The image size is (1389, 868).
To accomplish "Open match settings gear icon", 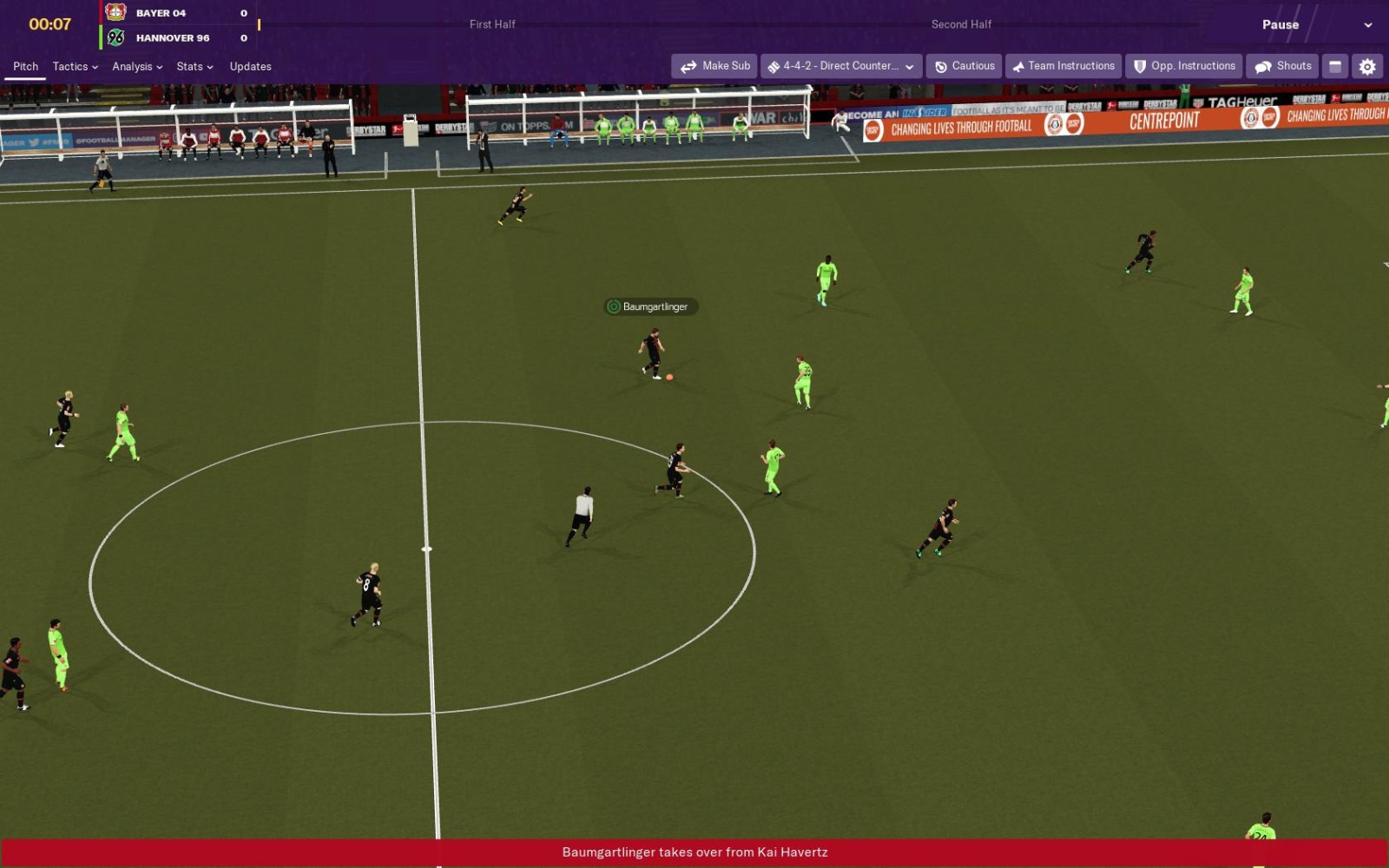I will point(1367,66).
